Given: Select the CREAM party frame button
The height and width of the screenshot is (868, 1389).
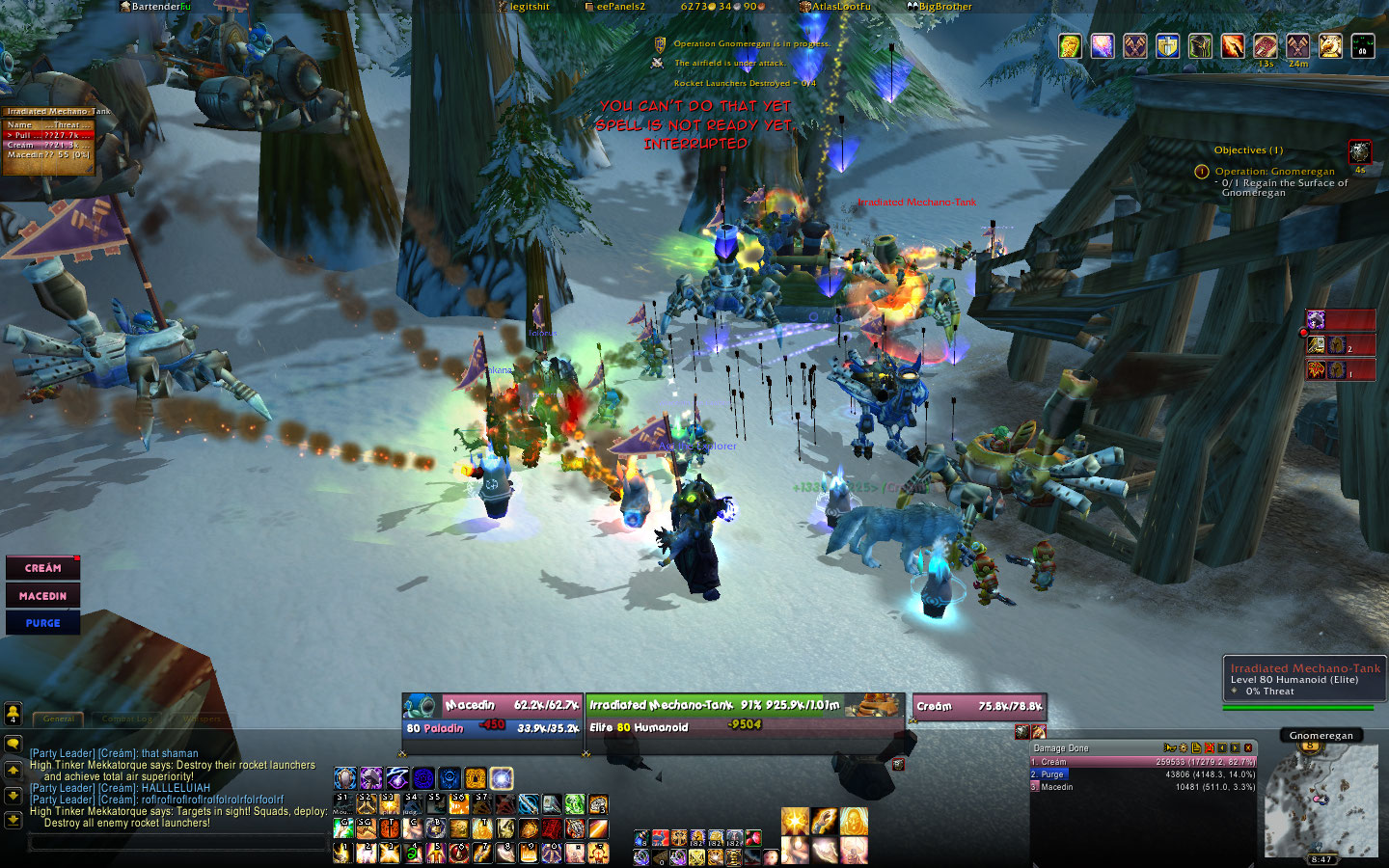Looking at the screenshot, I should pyautogui.click(x=42, y=568).
